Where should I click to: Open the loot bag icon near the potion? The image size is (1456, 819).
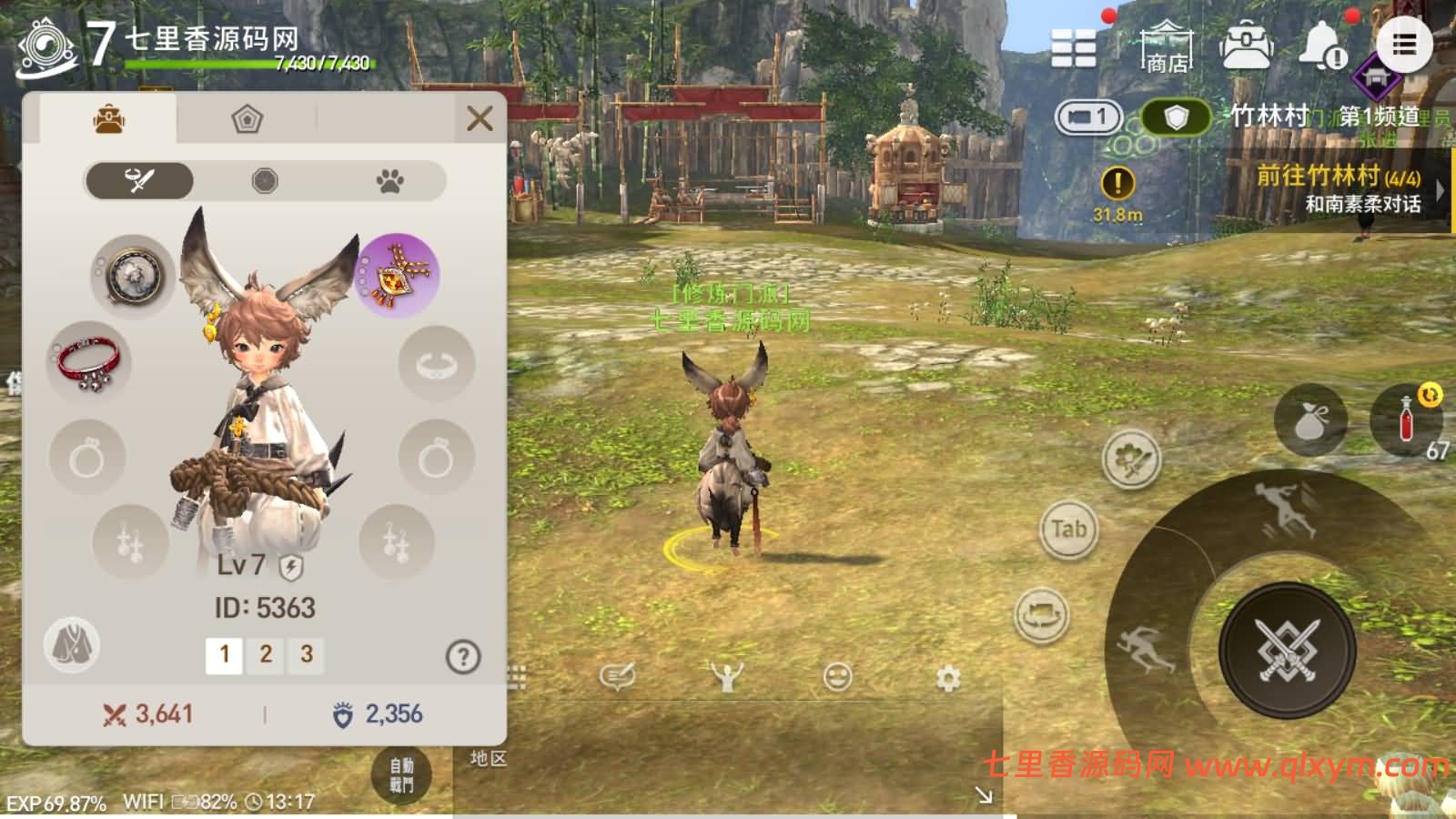1309,420
